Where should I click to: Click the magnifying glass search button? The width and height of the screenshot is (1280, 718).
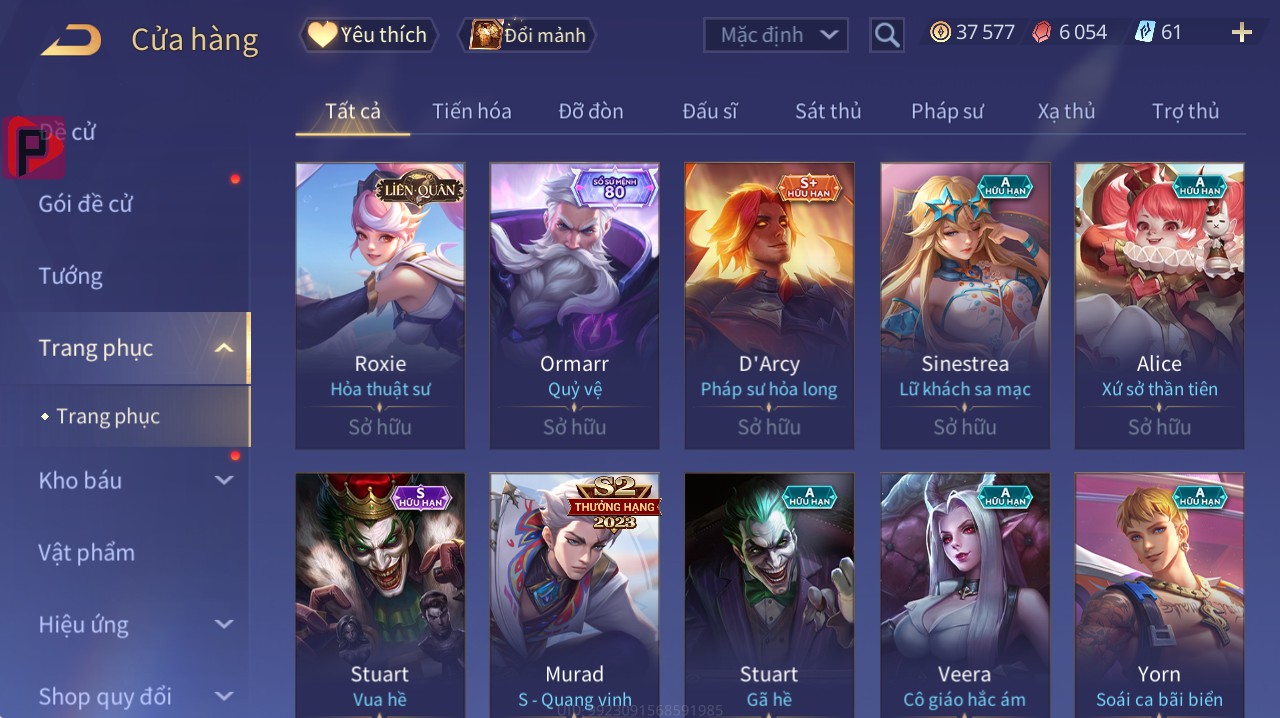click(887, 36)
